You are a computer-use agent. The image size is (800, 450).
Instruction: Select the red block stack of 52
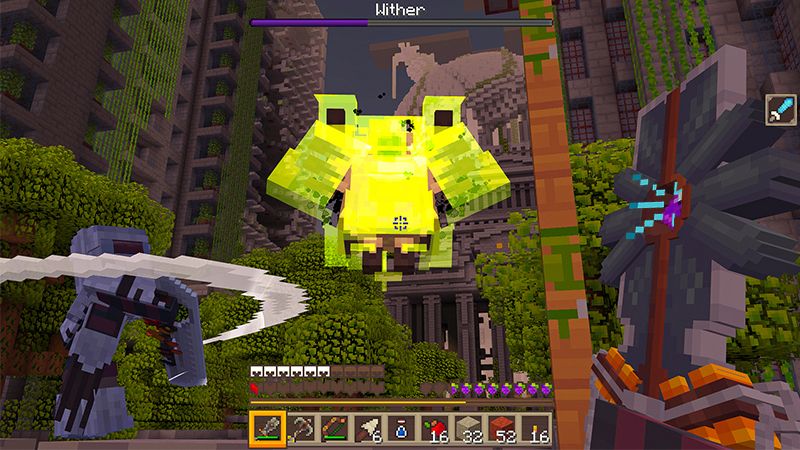[x=503, y=430]
